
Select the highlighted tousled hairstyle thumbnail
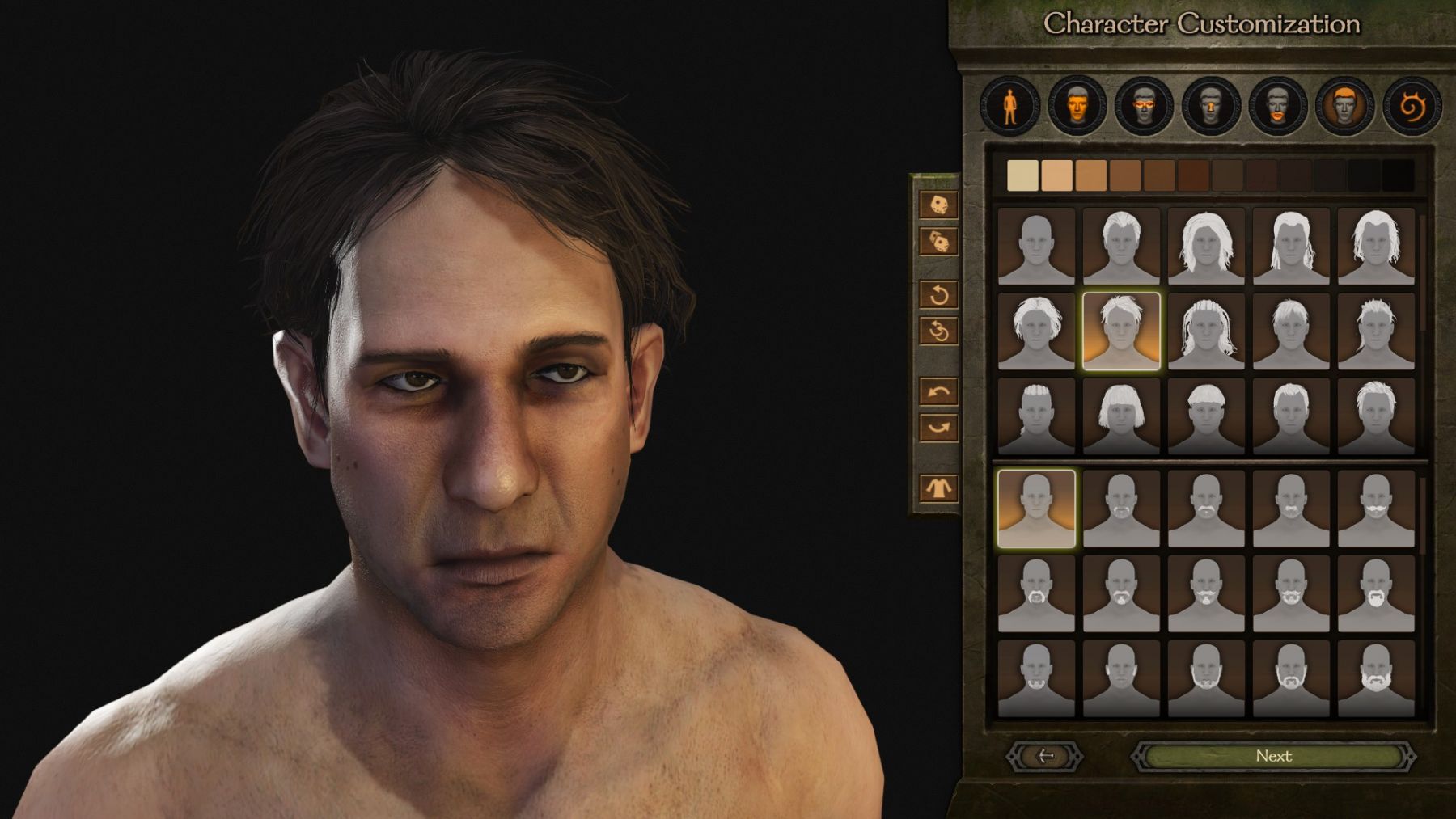1121,331
